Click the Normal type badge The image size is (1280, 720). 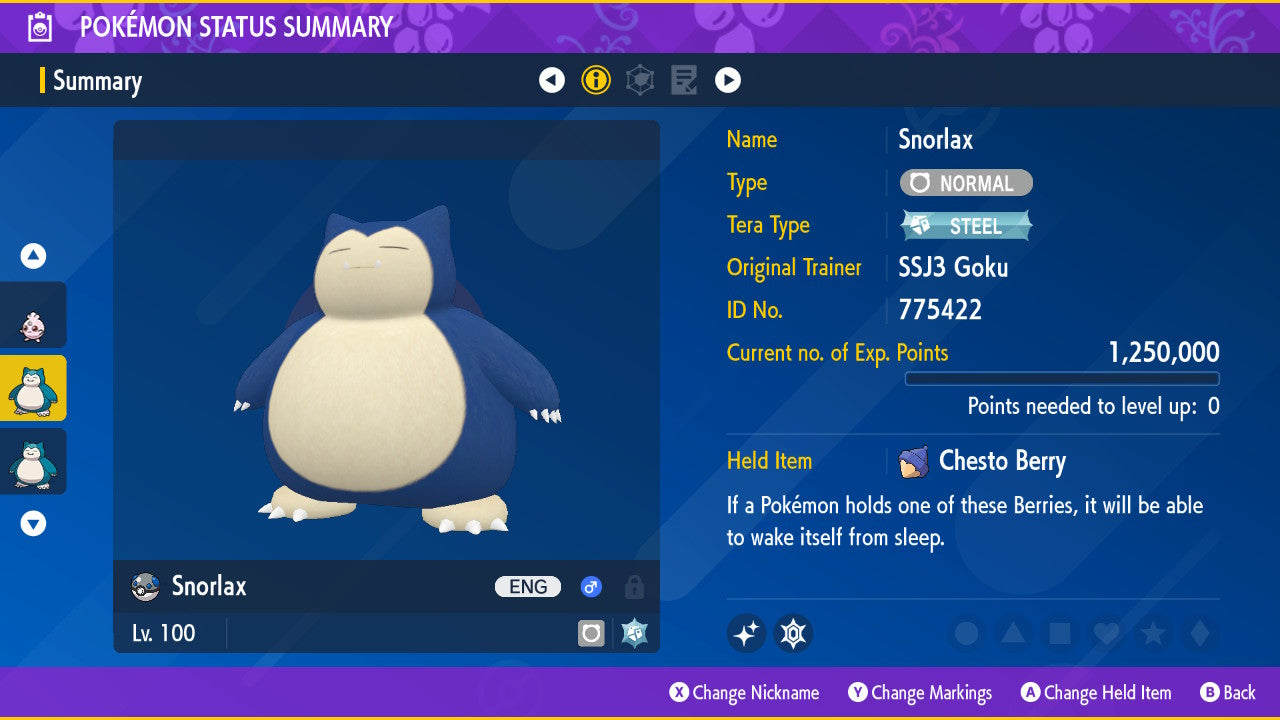tap(966, 183)
